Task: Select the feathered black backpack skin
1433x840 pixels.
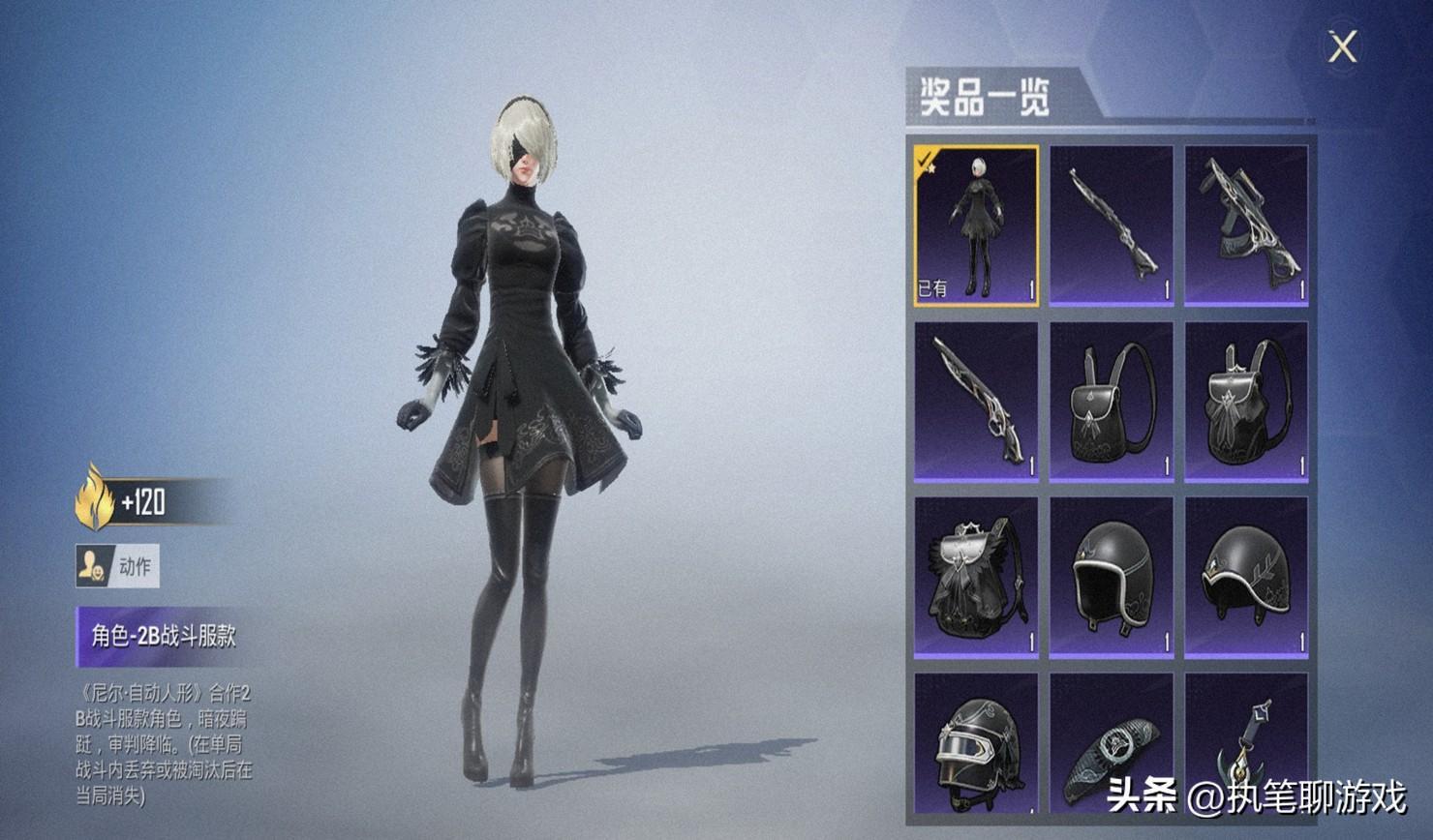Action: tap(976, 578)
